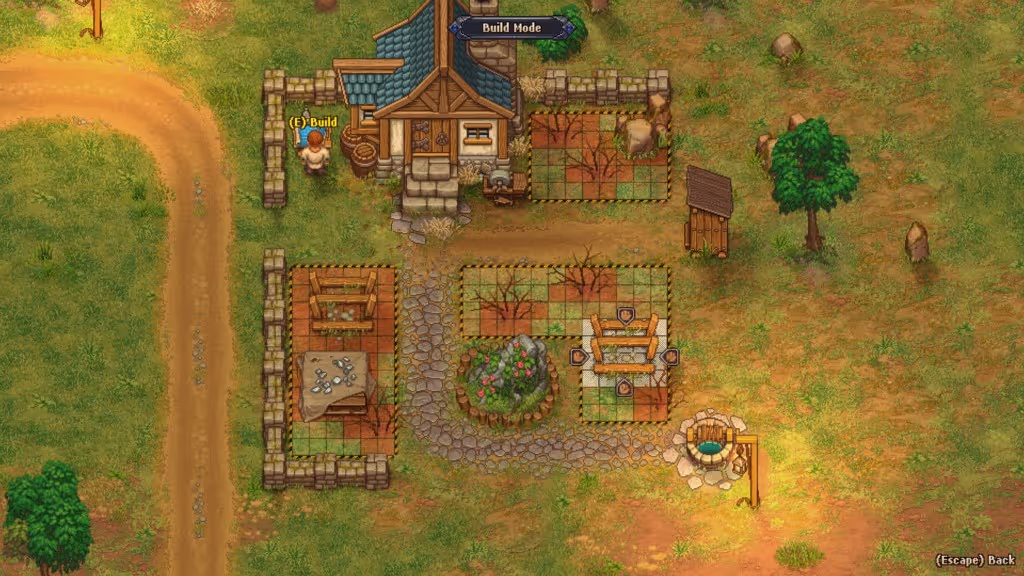This screenshot has height=576, width=1024.
Task: Place the highlighted wooden workstation blueprint
Action: point(625,350)
